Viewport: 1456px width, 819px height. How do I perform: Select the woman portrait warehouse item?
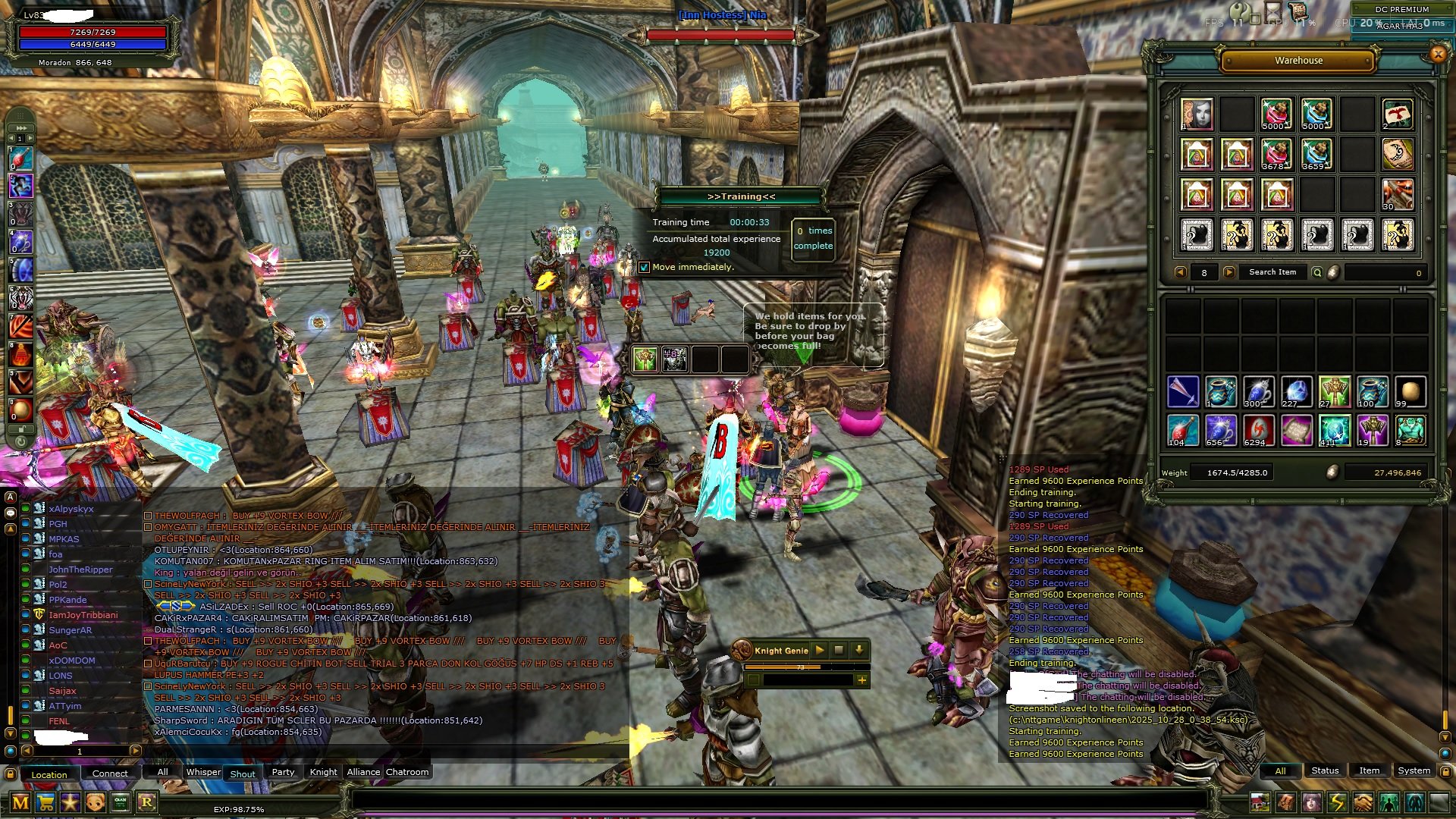(x=1197, y=115)
